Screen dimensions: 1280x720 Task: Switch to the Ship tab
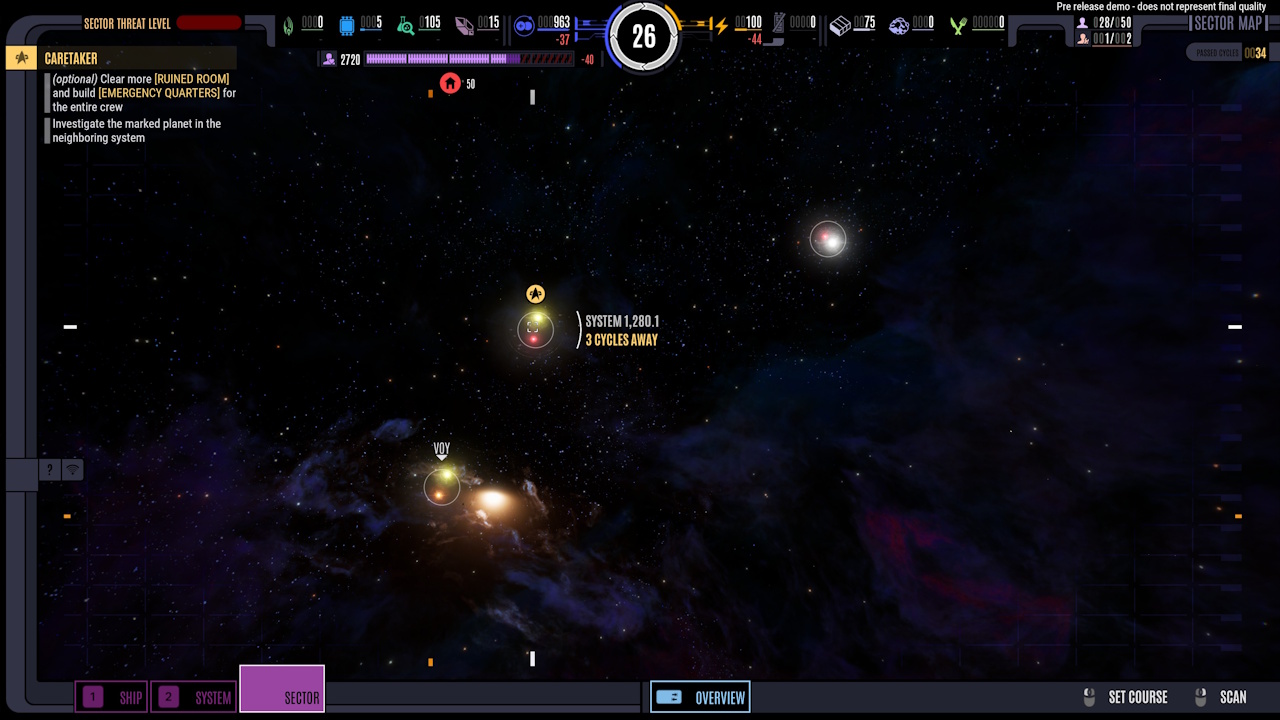[111, 697]
